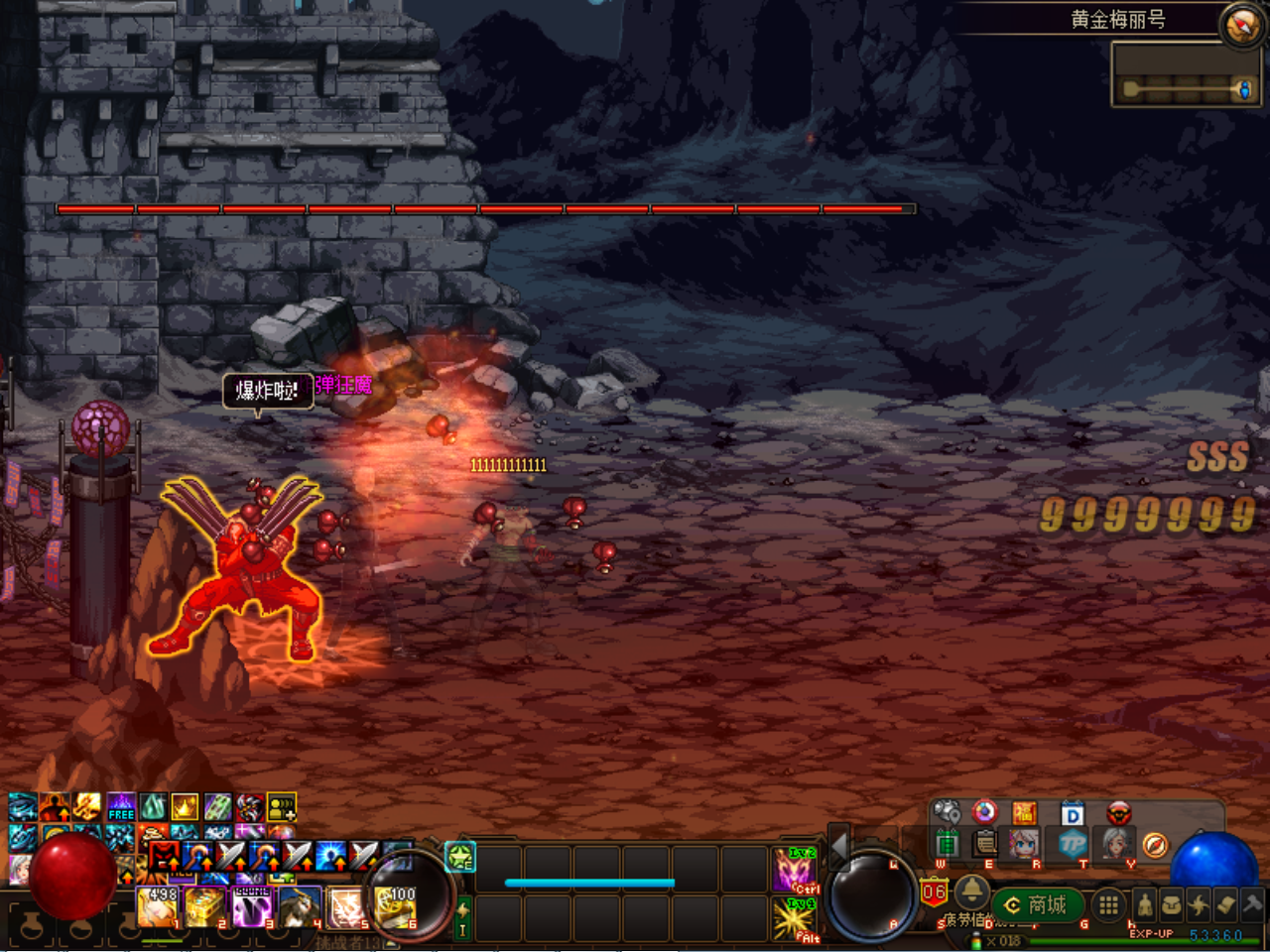This screenshot has width=1270, height=952.
Task: Click the blue slider knob on the ship gauge
Action: click(x=1244, y=89)
